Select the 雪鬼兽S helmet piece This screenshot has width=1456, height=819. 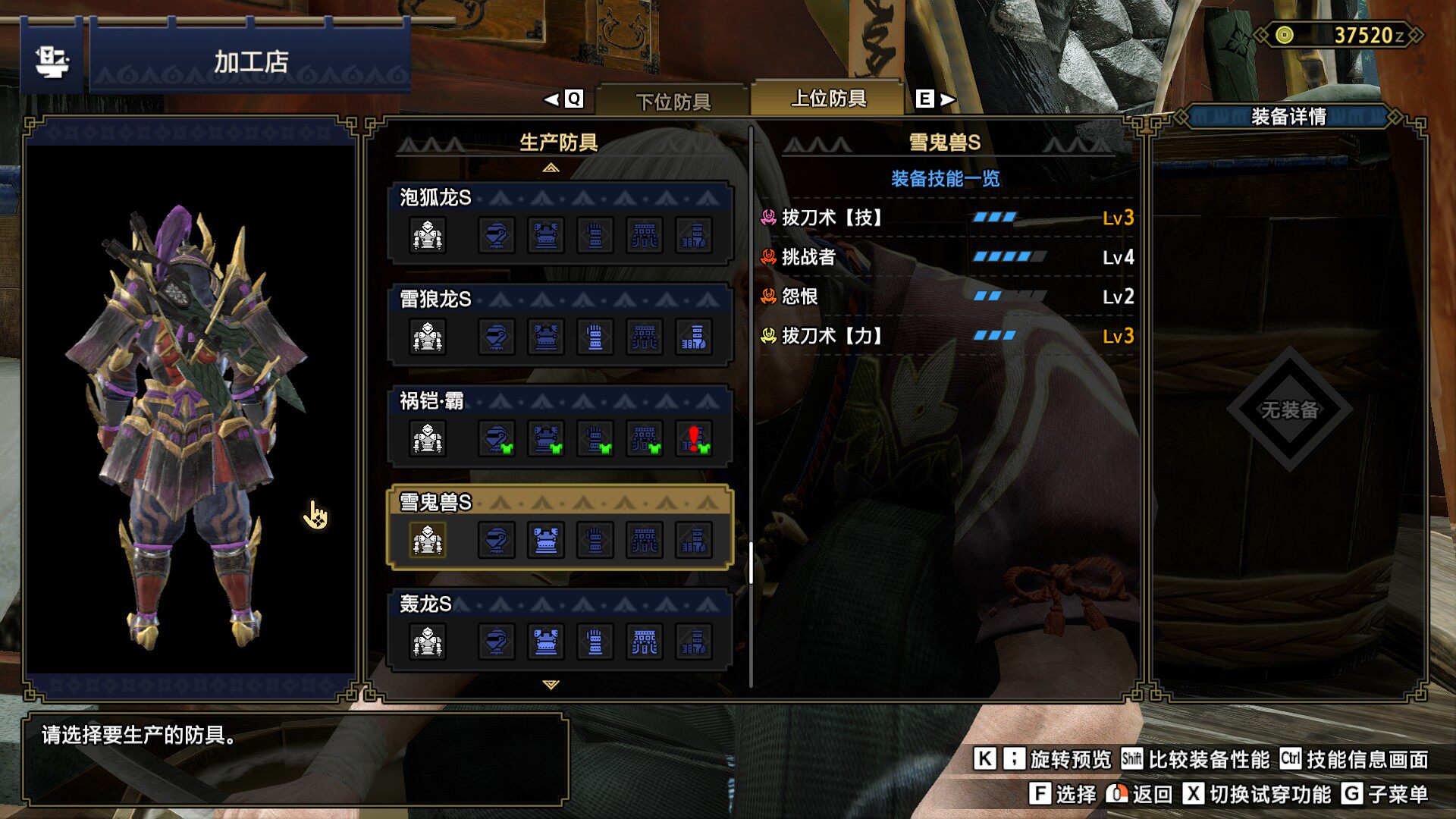(497, 541)
